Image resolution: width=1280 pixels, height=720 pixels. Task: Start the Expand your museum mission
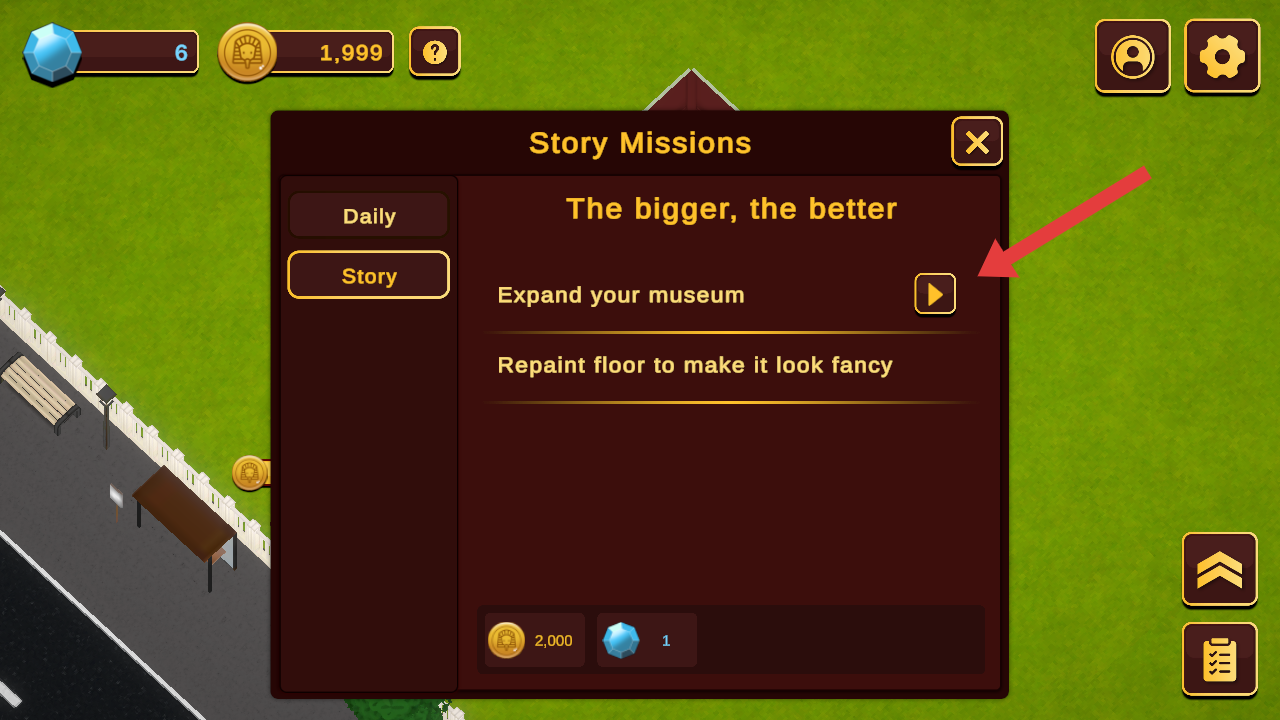(x=935, y=294)
